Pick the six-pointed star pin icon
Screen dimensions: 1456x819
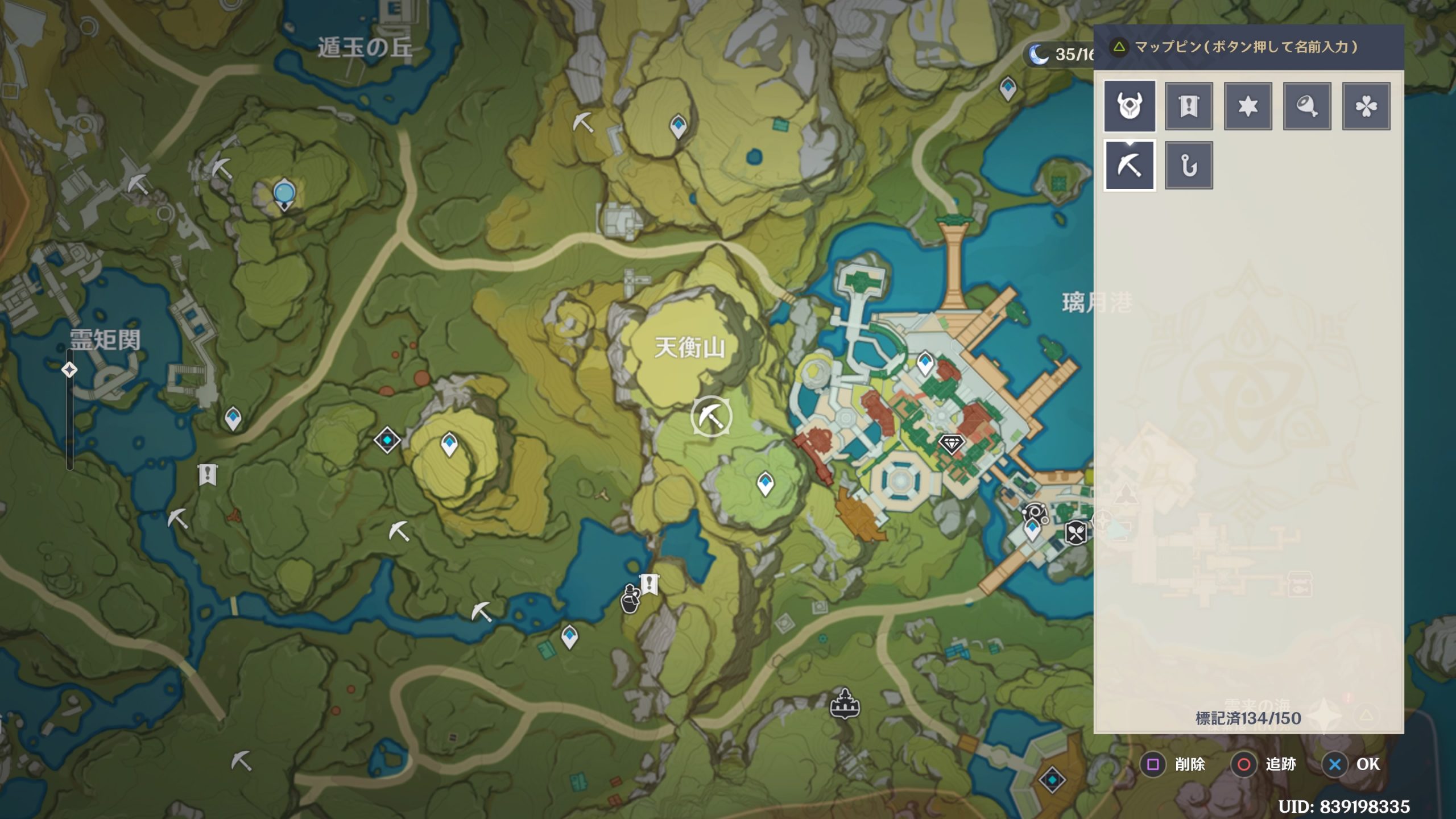point(1248,106)
